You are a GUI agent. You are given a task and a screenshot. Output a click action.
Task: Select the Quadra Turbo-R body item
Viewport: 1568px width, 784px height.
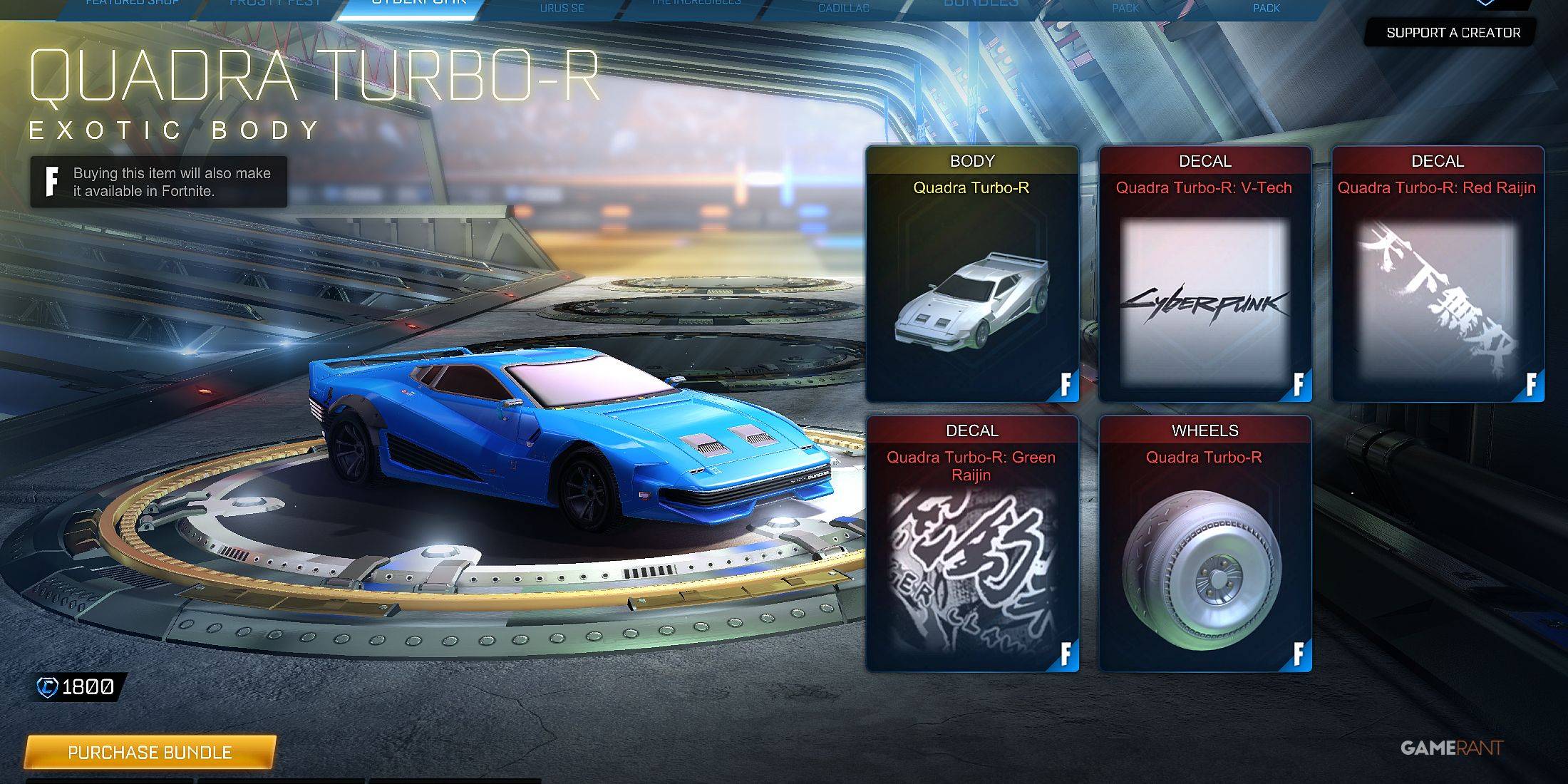[x=971, y=274]
